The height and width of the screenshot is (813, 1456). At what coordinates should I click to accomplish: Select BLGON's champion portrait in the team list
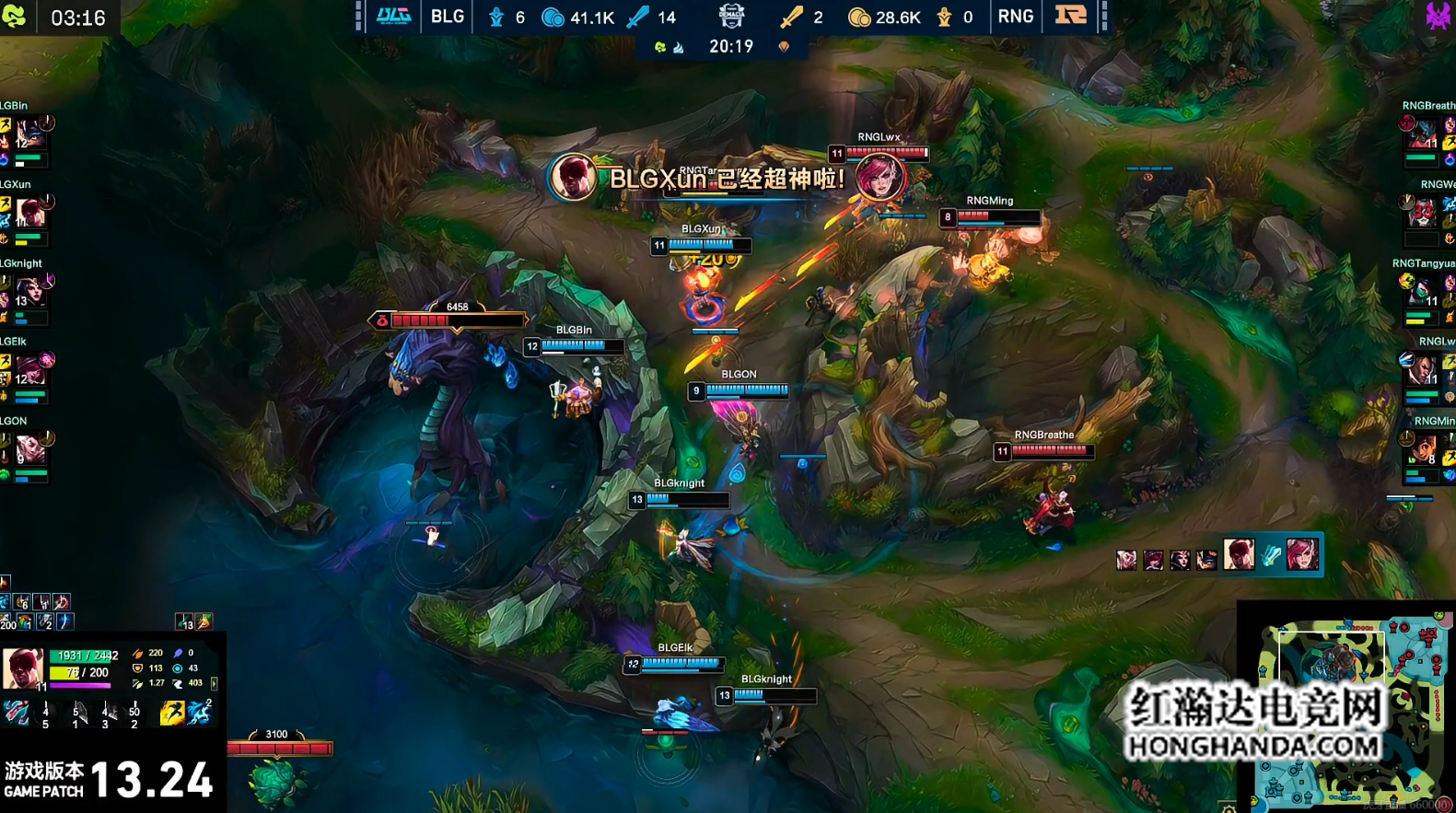(x=31, y=450)
